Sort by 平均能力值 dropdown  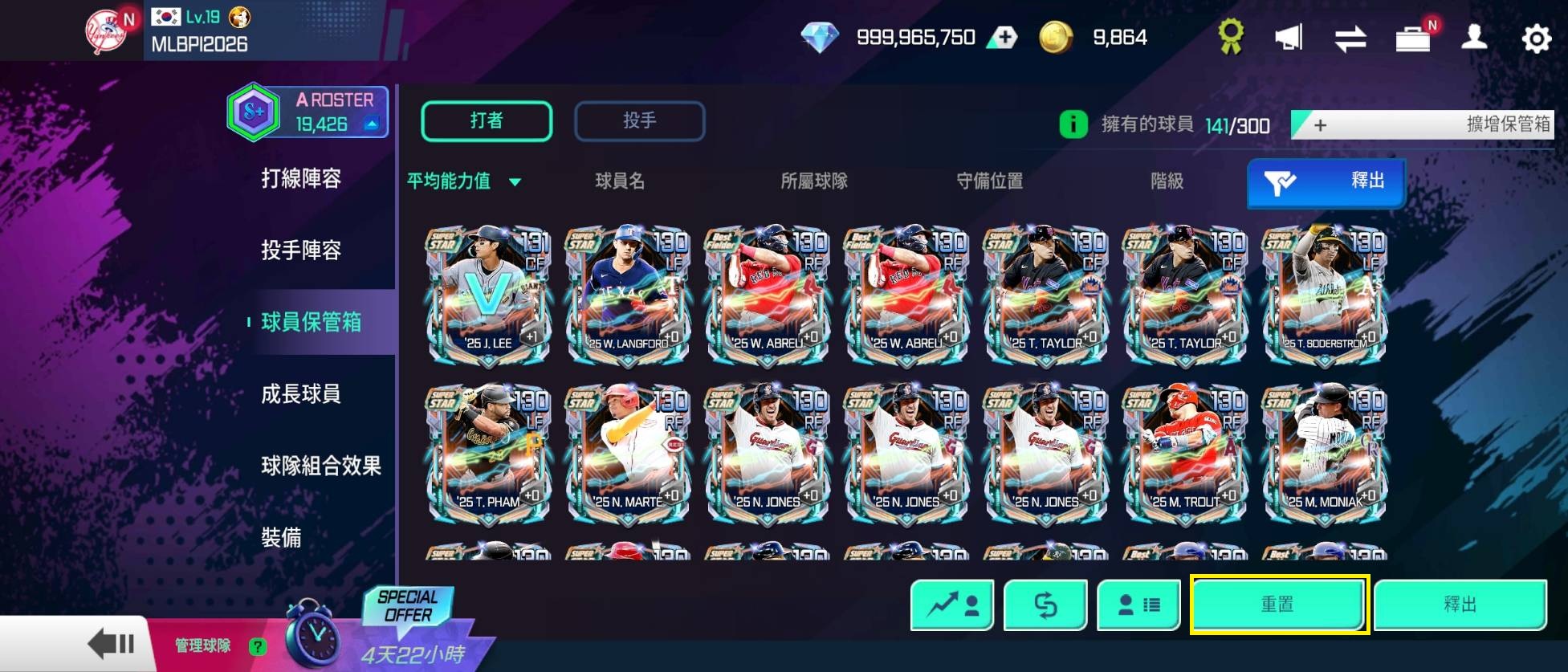point(464,181)
